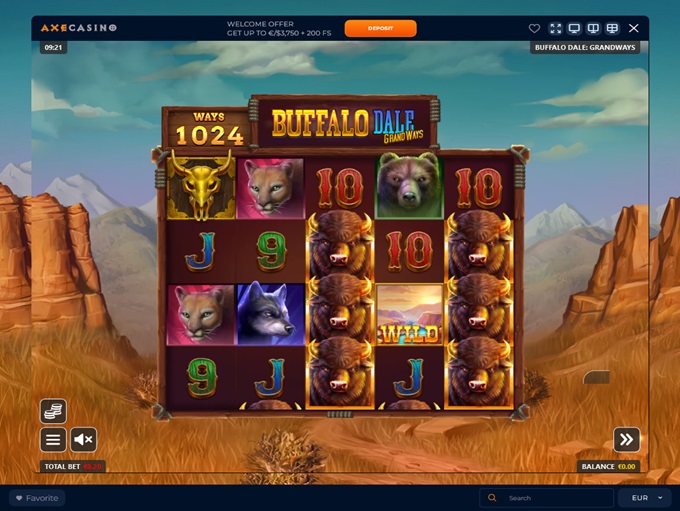Add game to favorites with heart icon
This screenshot has width=680, height=511.
pos(534,28)
